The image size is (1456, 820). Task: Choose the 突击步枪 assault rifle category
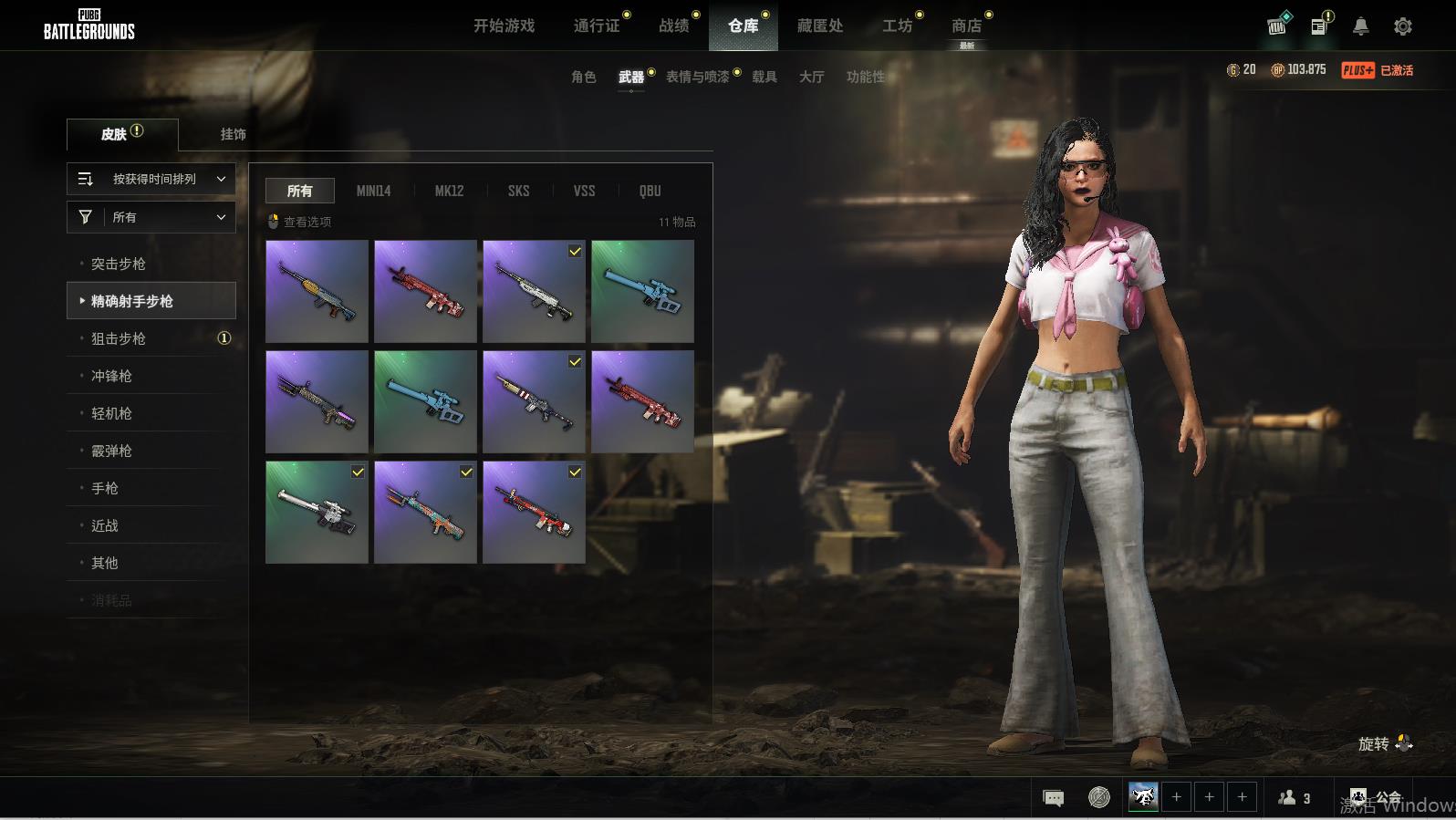119,265
